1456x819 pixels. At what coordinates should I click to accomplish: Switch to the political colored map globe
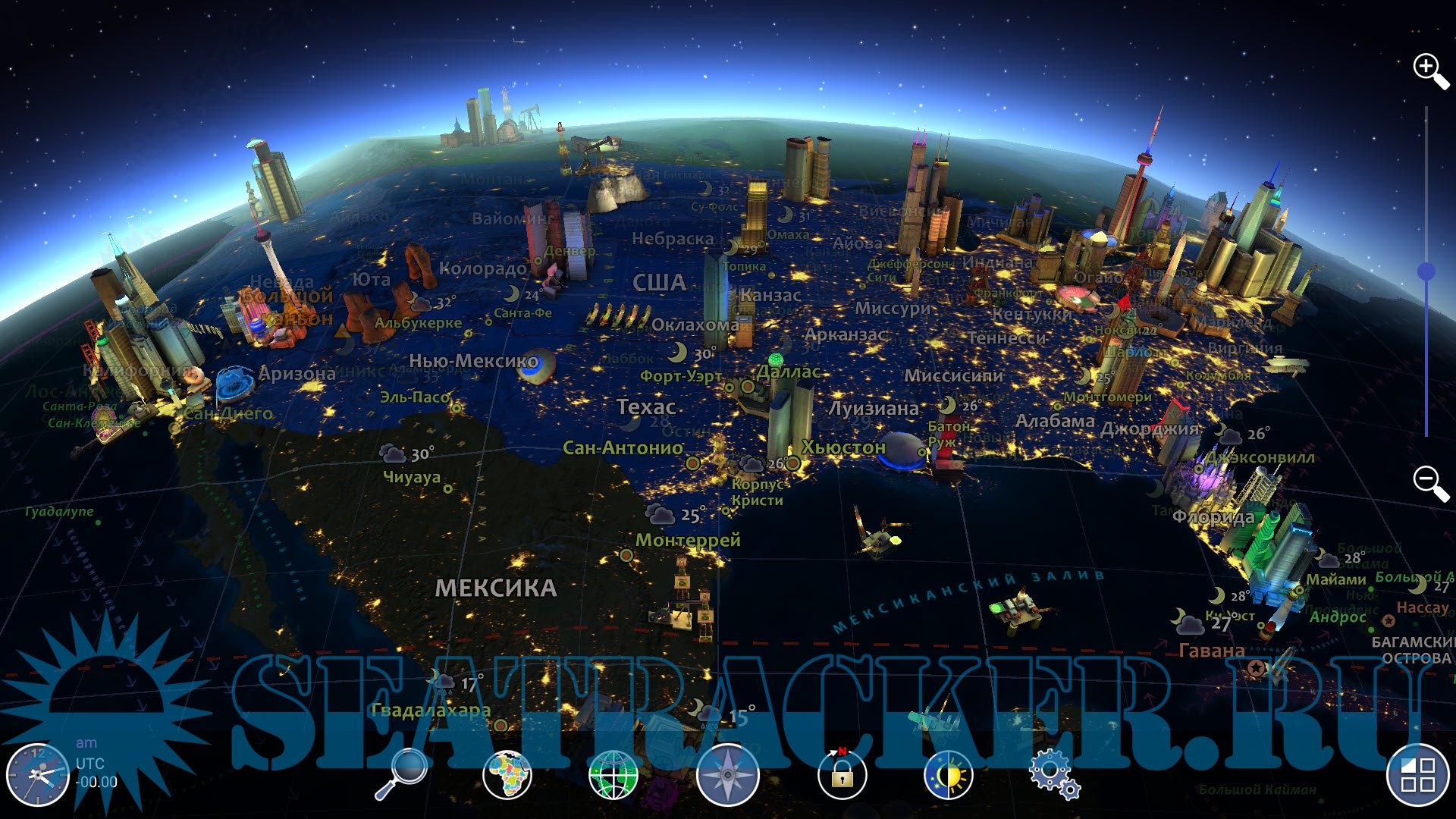coord(507,775)
